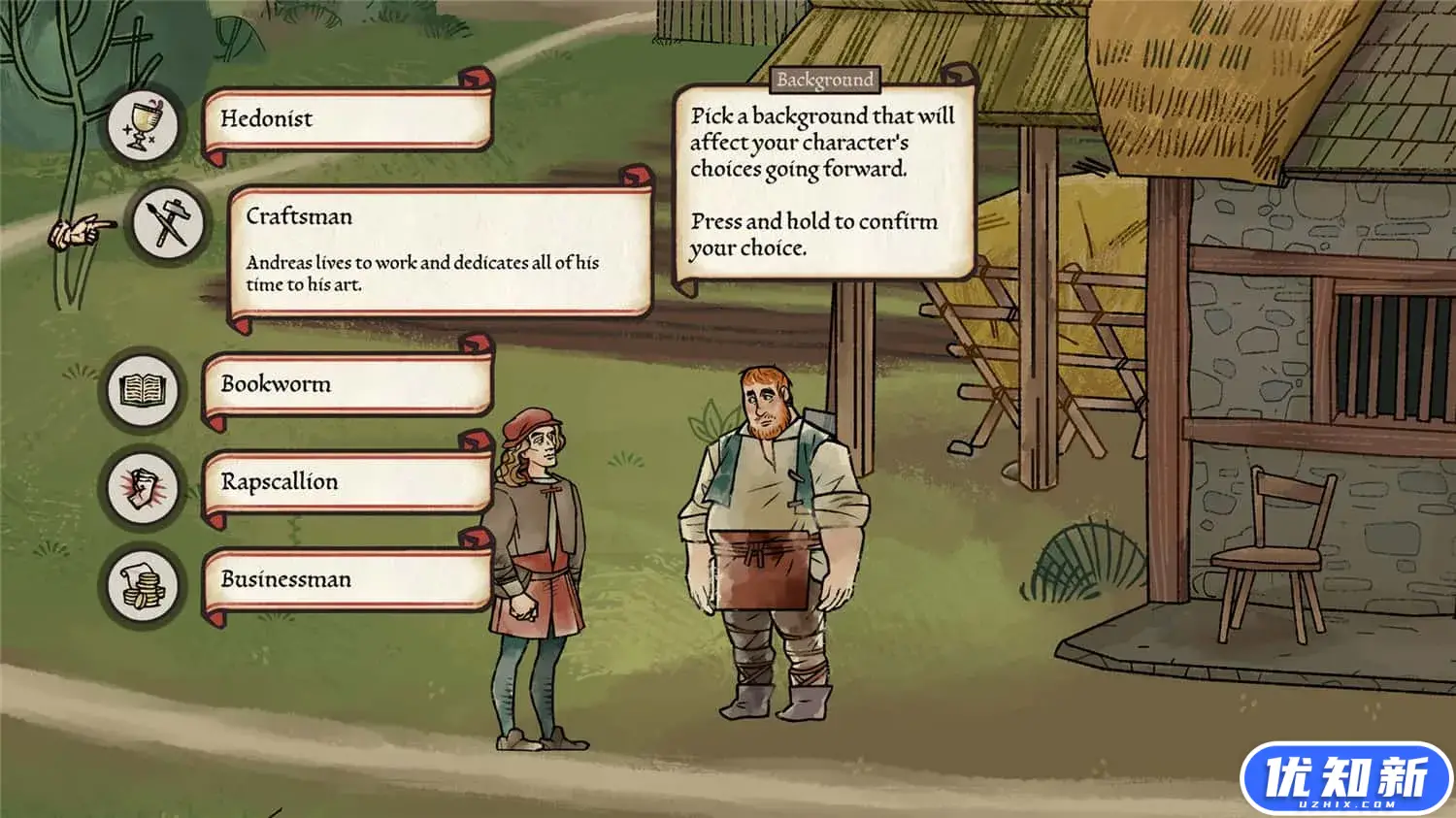Select the open book Bookworm icon
The width and height of the screenshot is (1456, 818).
click(144, 390)
